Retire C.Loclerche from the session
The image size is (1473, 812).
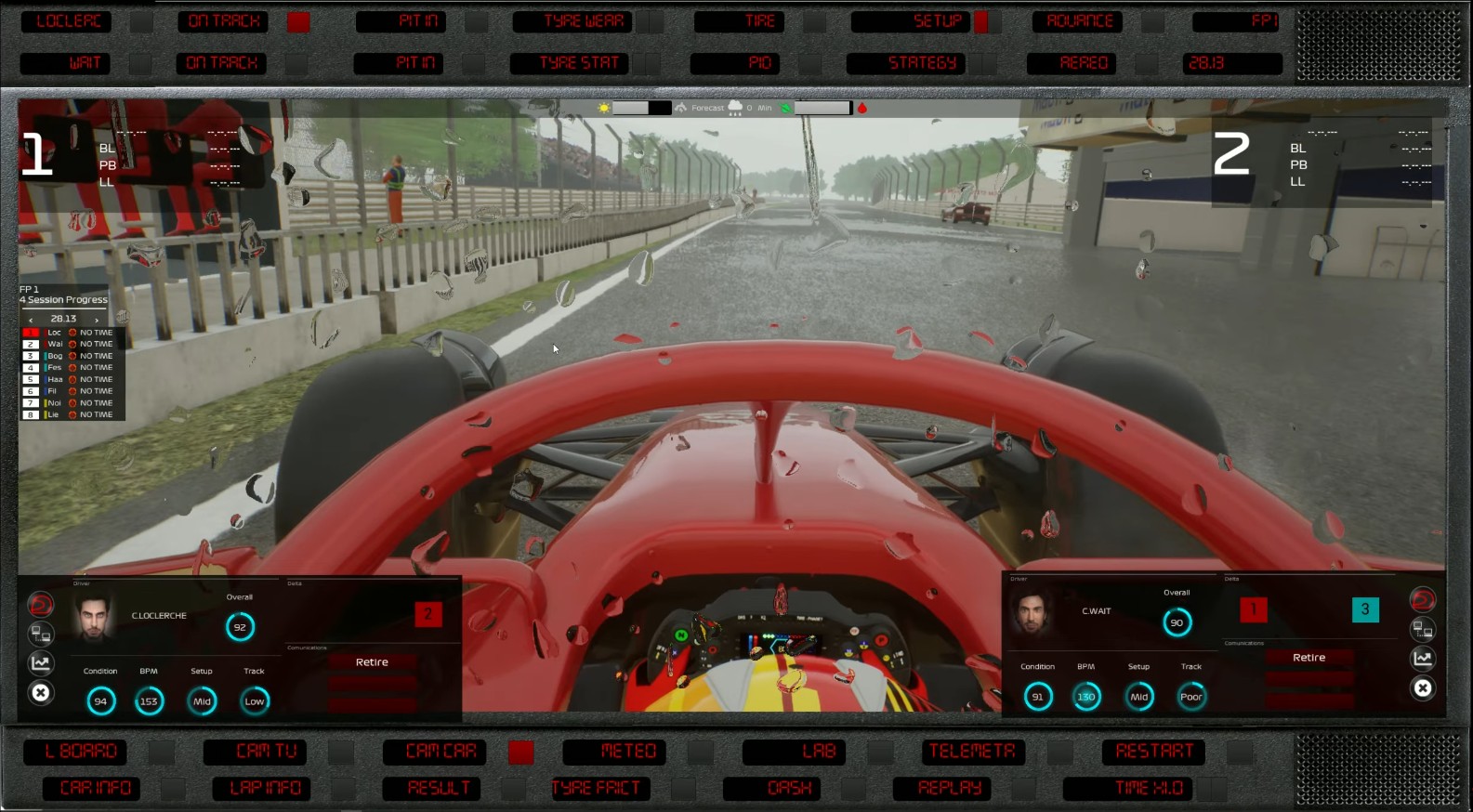click(372, 662)
